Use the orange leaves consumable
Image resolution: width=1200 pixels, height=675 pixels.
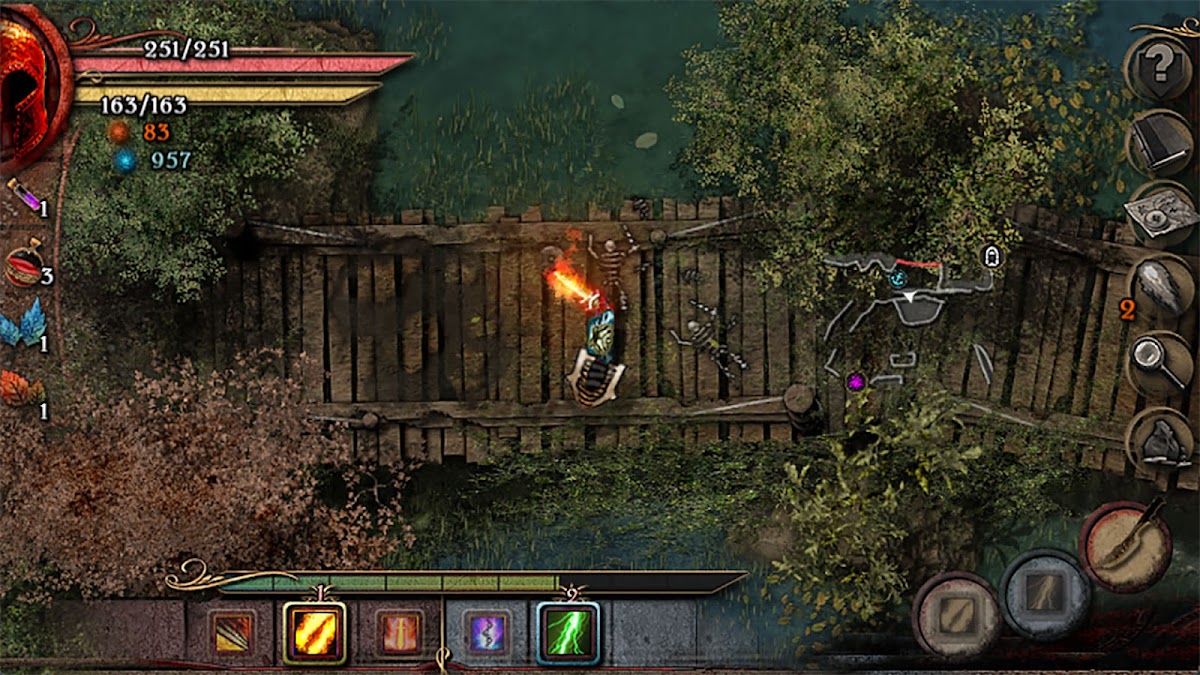click(22, 390)
